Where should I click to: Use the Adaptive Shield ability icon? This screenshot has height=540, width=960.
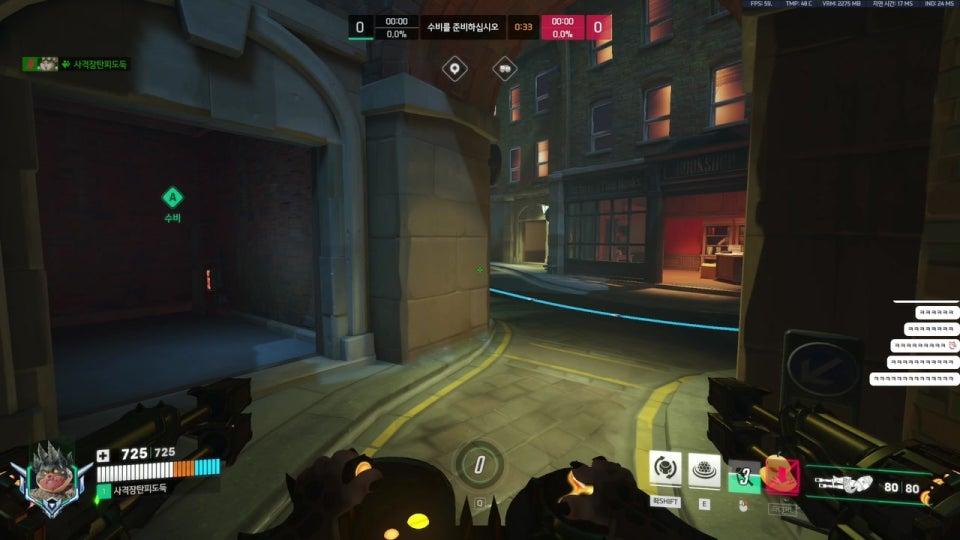point(704,469)
